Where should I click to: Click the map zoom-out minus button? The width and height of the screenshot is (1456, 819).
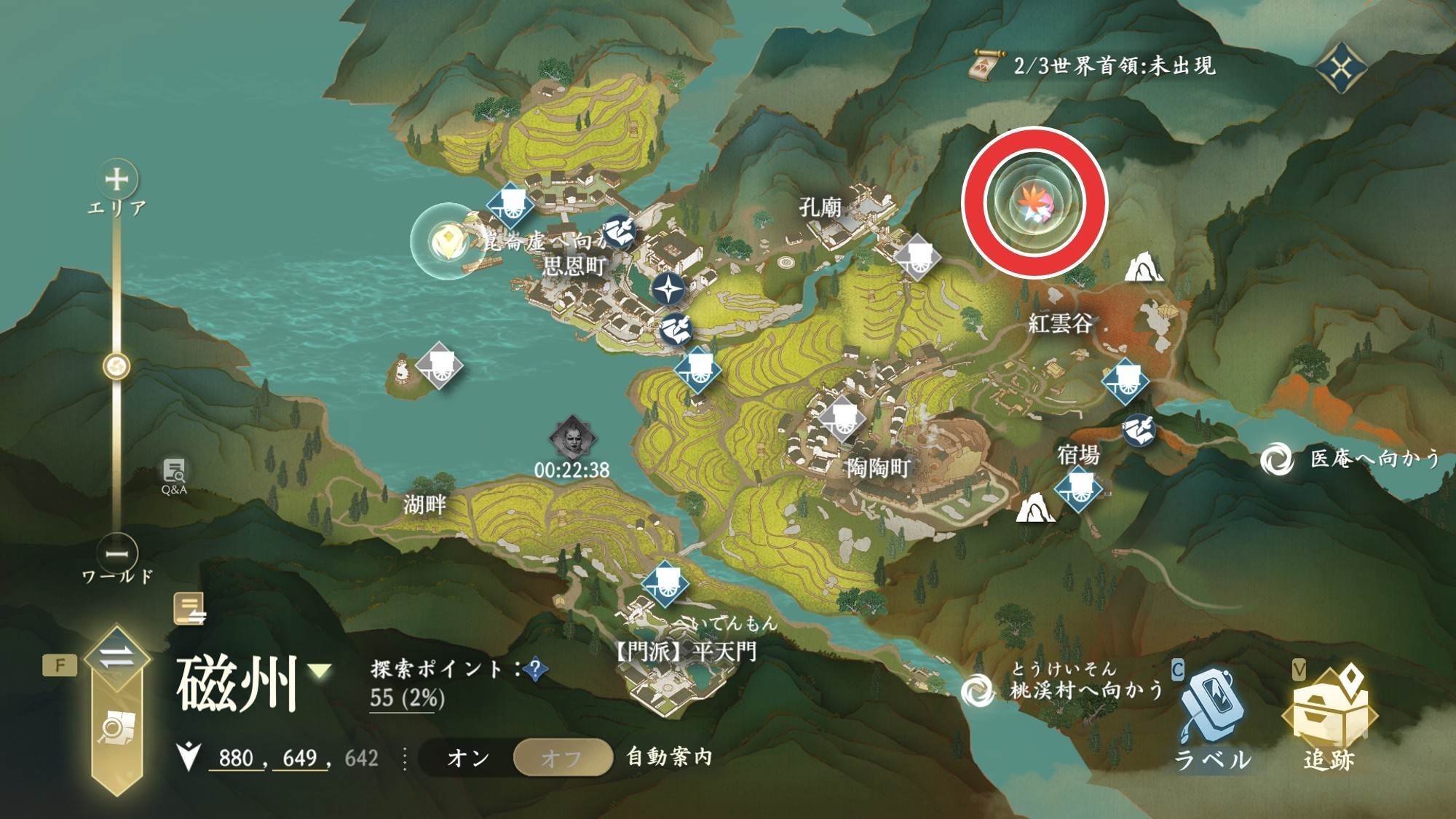click(x=117, y=553)
